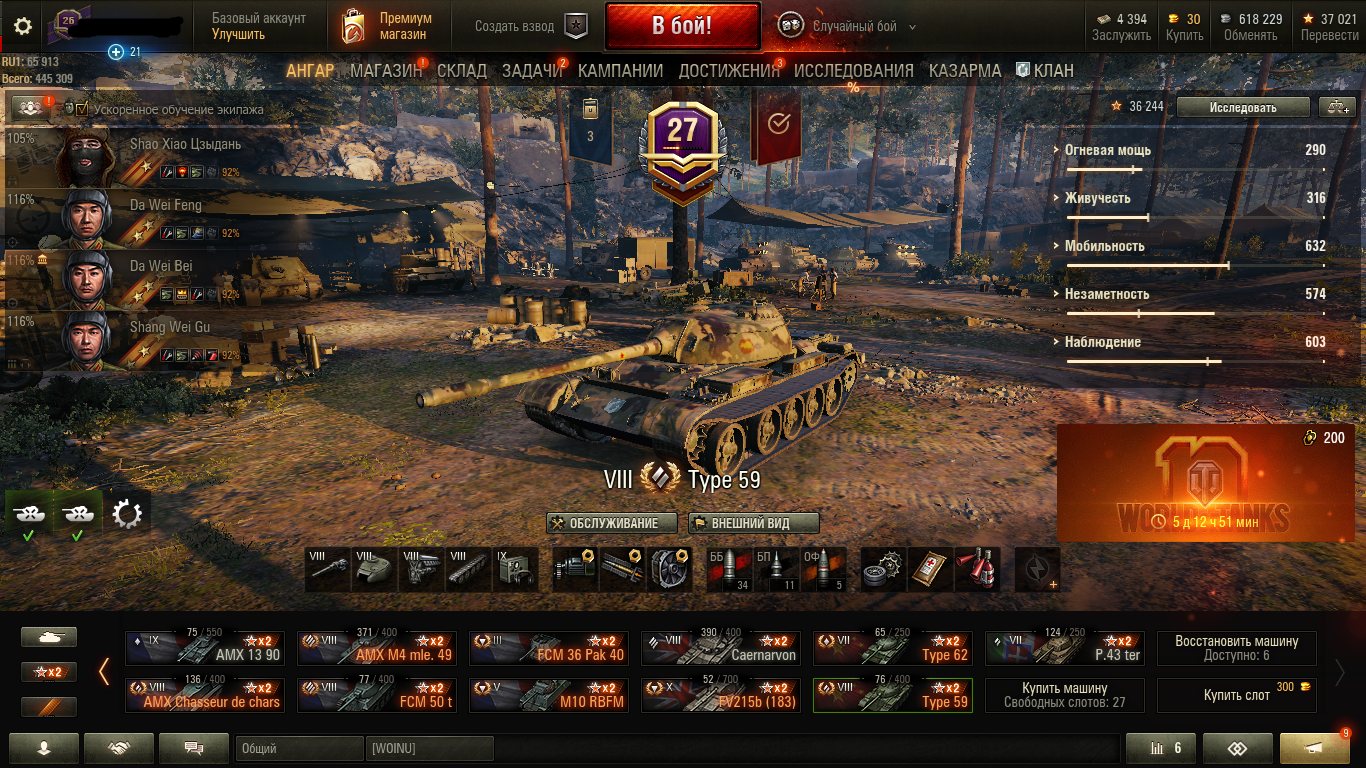Click the Исследовать research button
This screenshot has height=768, width=1366.
point(1242,107)
